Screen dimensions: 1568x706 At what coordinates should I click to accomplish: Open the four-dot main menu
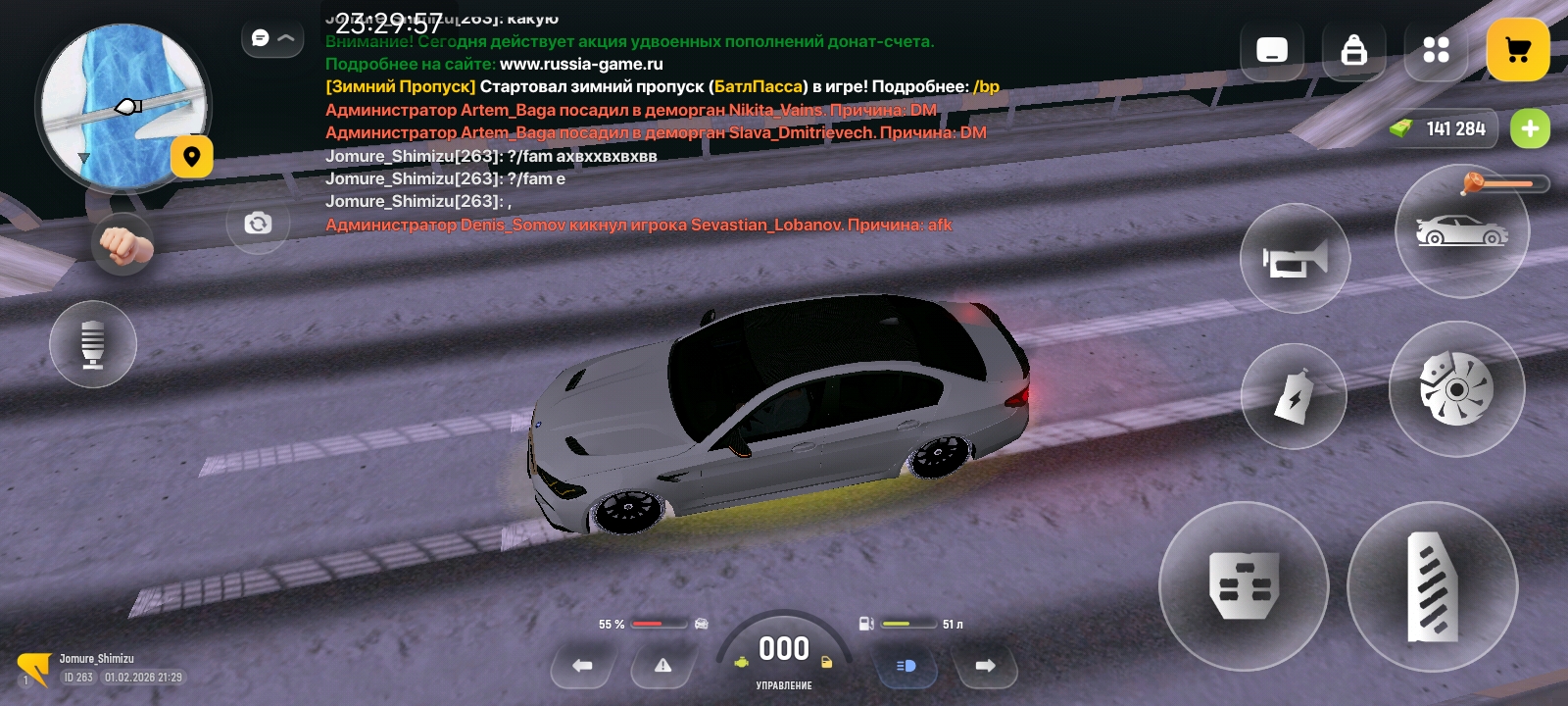(x=1436, y=50)
